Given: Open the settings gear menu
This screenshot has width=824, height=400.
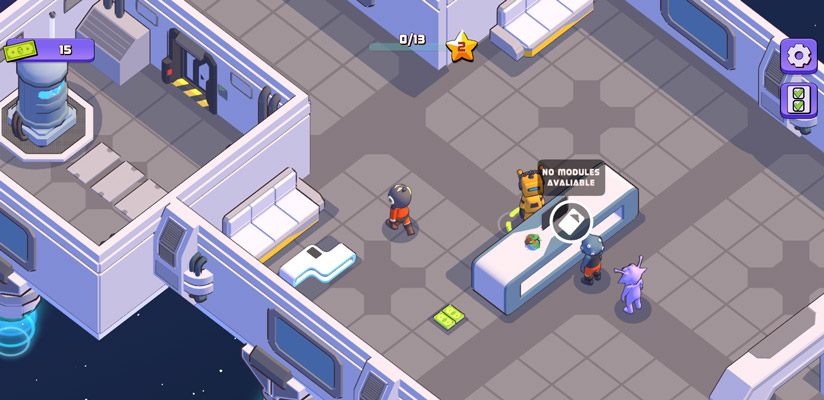Looking at the screenshot, I should (798, 56).
